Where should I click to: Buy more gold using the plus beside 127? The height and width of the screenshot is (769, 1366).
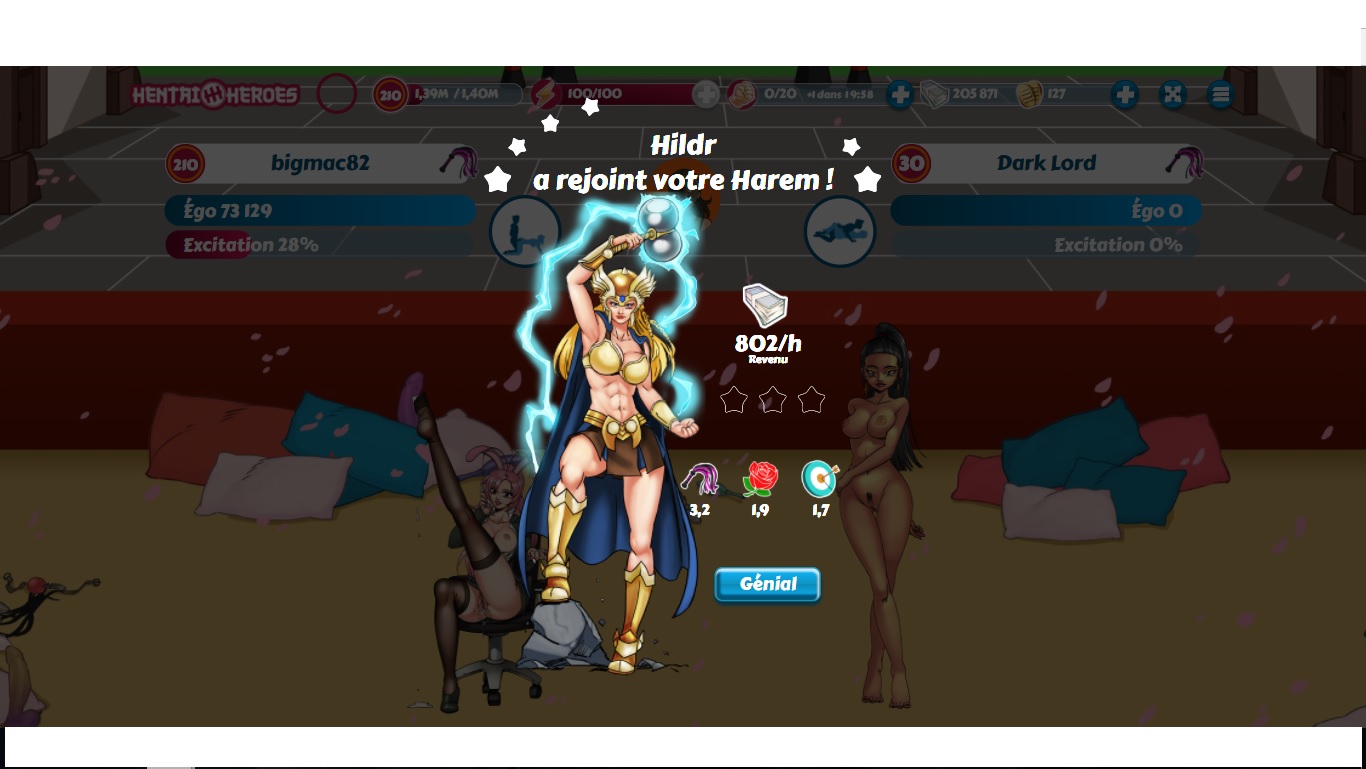[1124, 95]
